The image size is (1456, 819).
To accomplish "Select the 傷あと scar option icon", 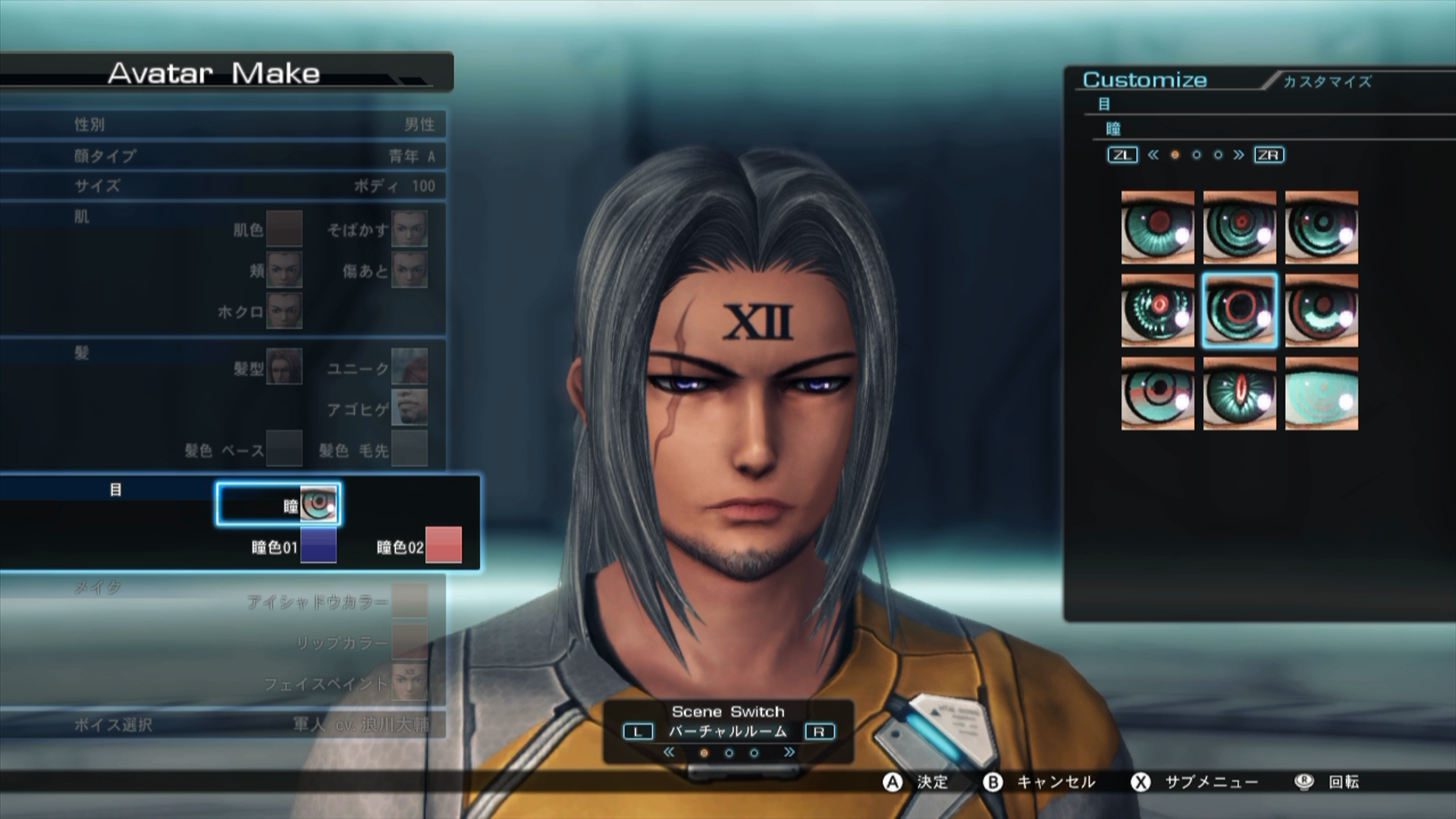I will [409, 271].
